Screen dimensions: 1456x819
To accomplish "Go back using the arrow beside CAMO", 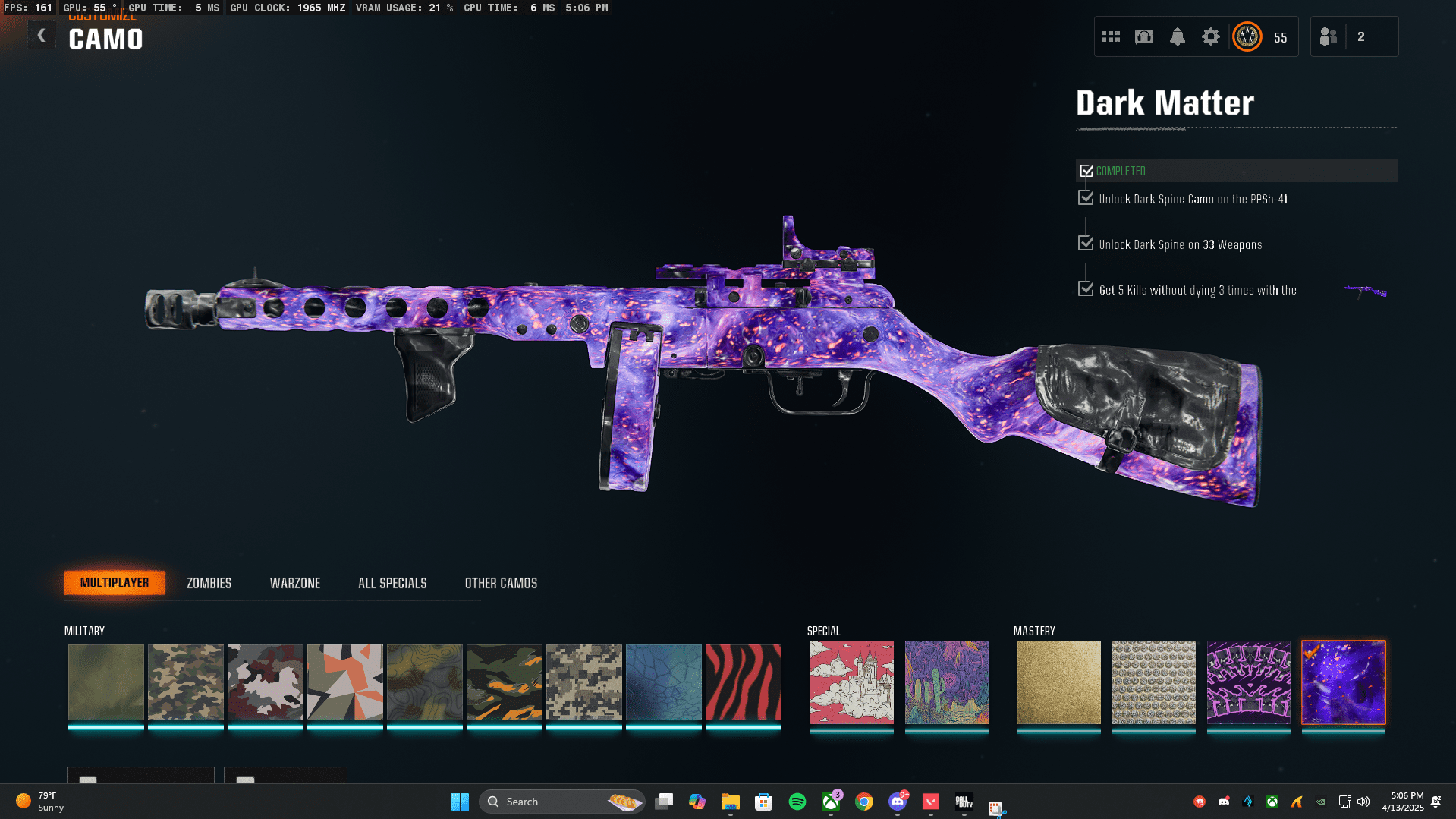I will 42,36.
